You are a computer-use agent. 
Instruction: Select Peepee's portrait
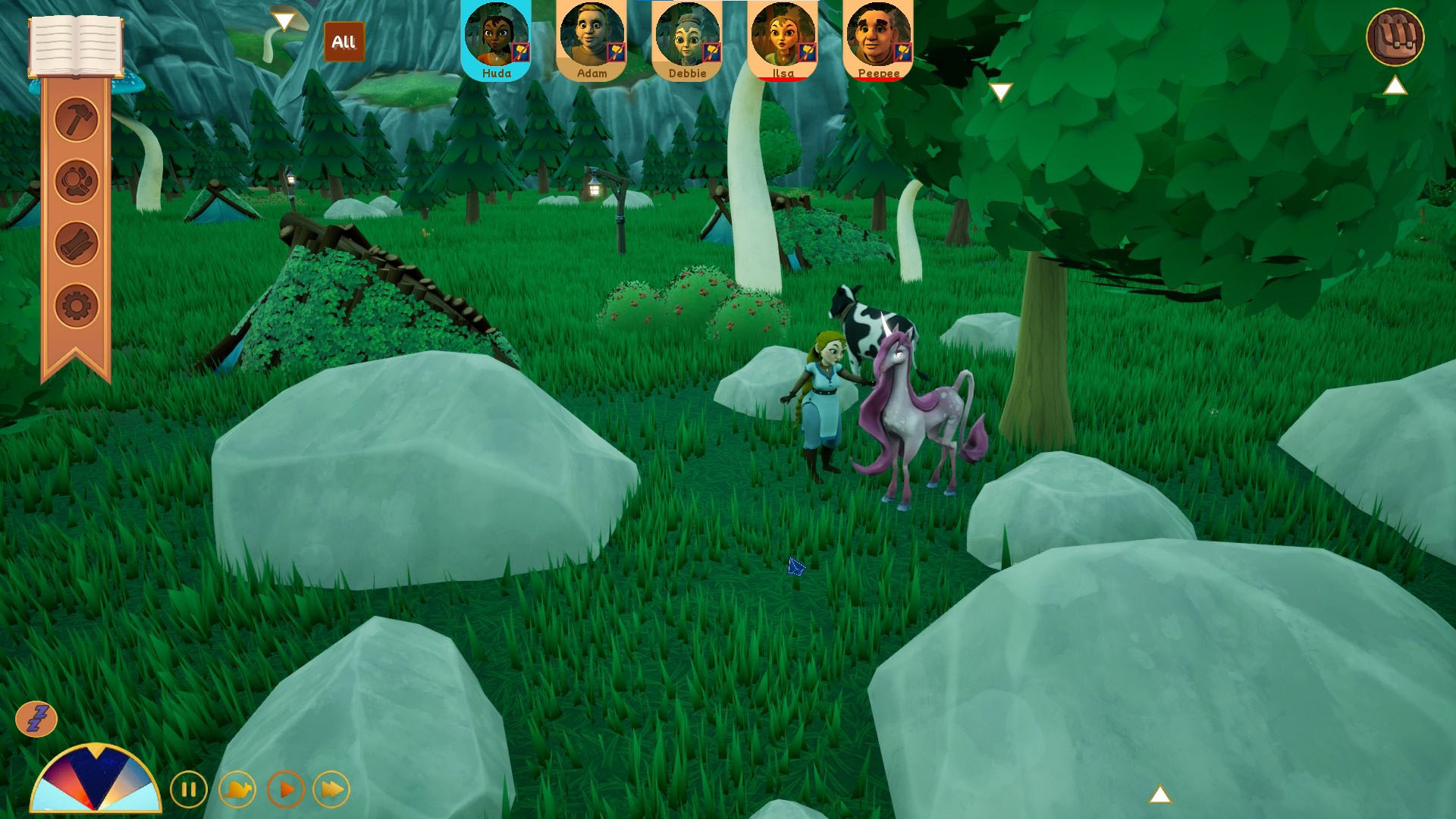coord(878,39)
